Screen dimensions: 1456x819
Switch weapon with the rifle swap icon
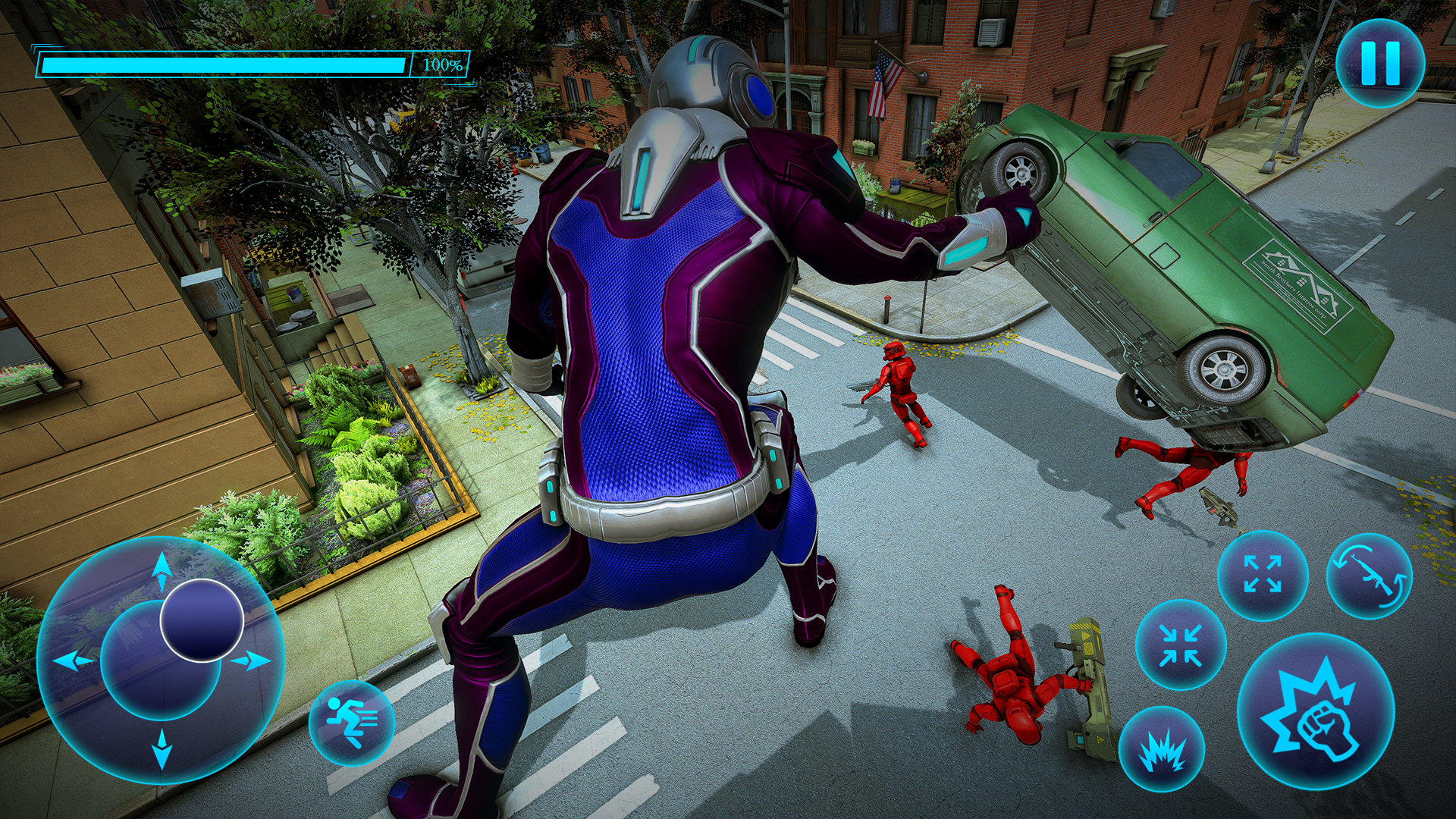click(1370, 576)
